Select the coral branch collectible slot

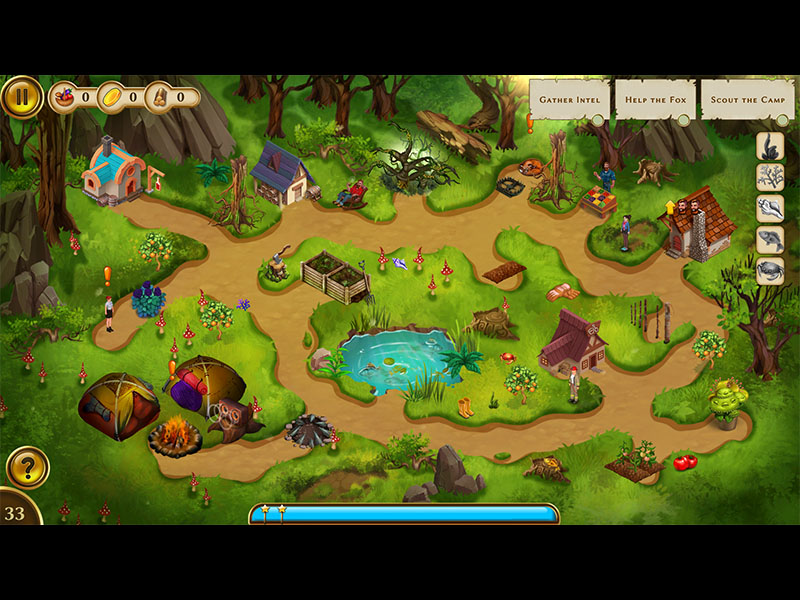pyautogui.click(x=770, y=178)
